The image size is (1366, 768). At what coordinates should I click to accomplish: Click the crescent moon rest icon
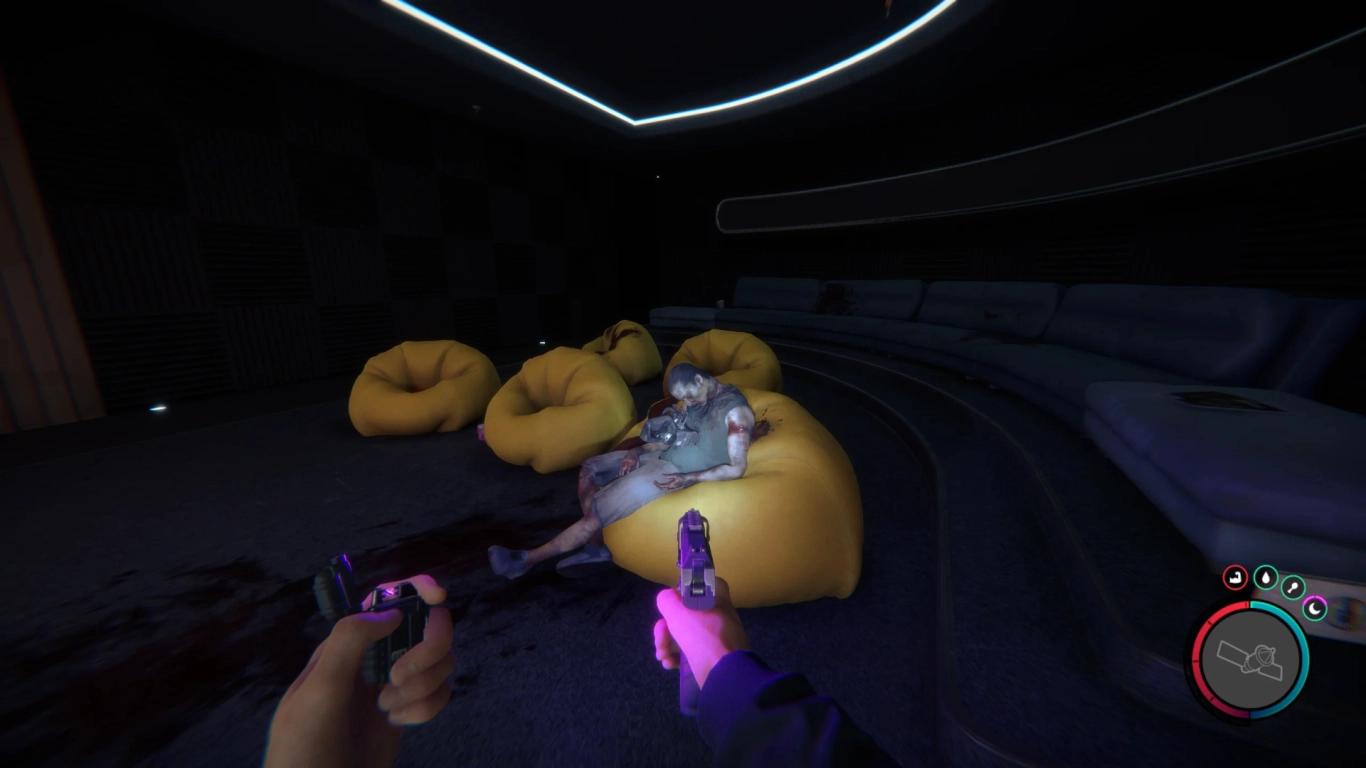(x=1314, y=607)
